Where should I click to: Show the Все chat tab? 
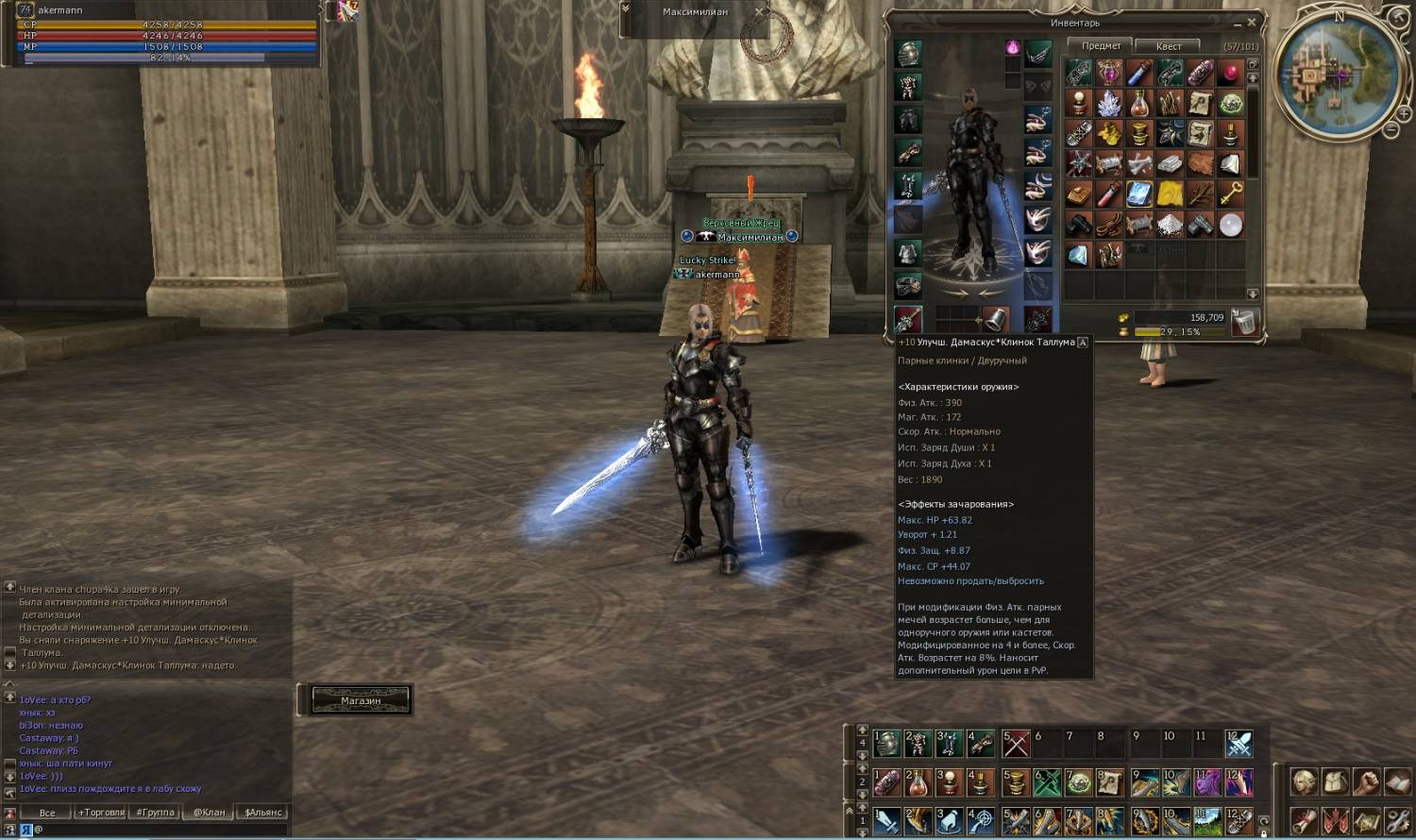[47, 813]
